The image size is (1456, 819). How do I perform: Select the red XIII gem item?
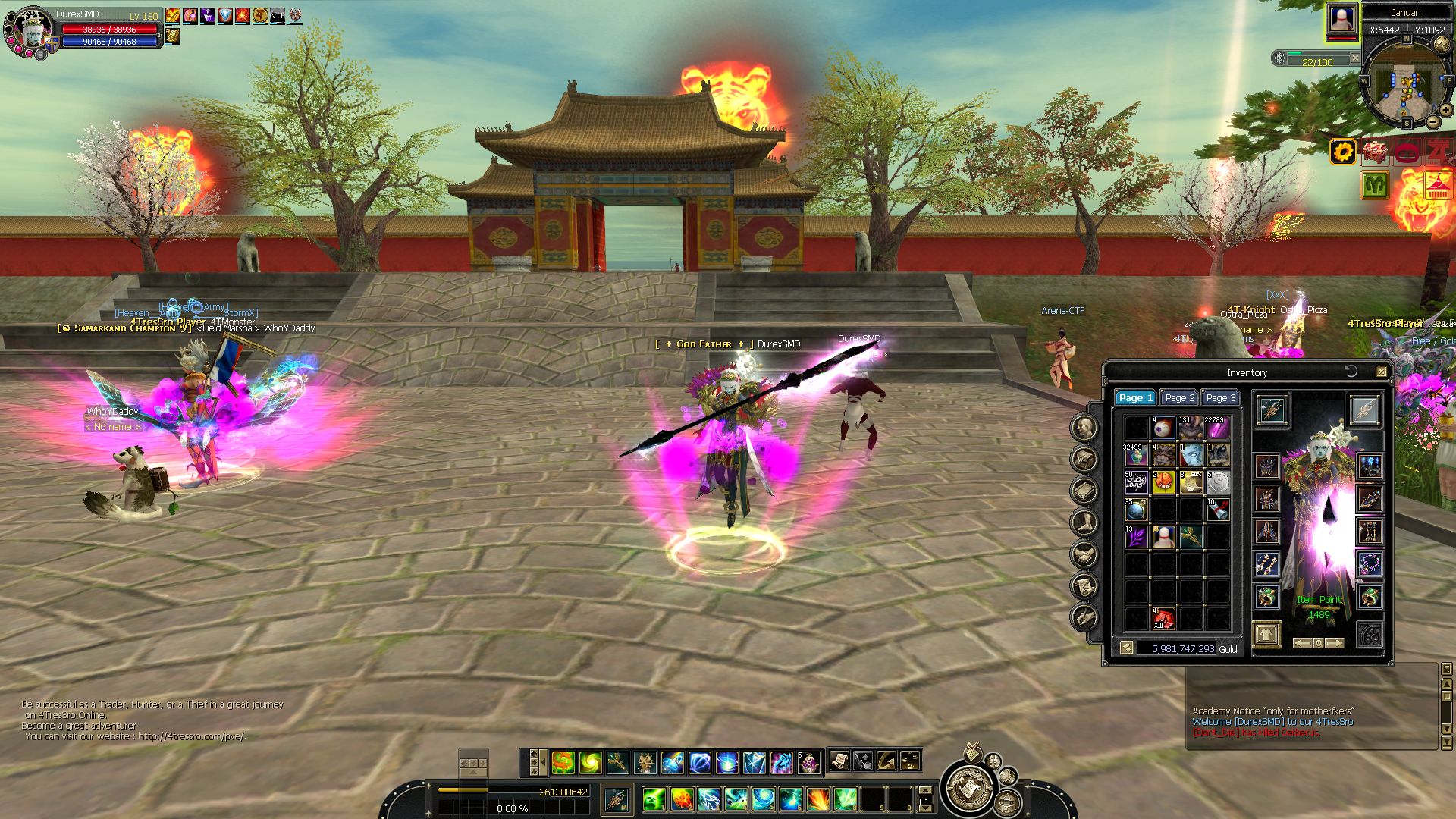(1163, 619)
